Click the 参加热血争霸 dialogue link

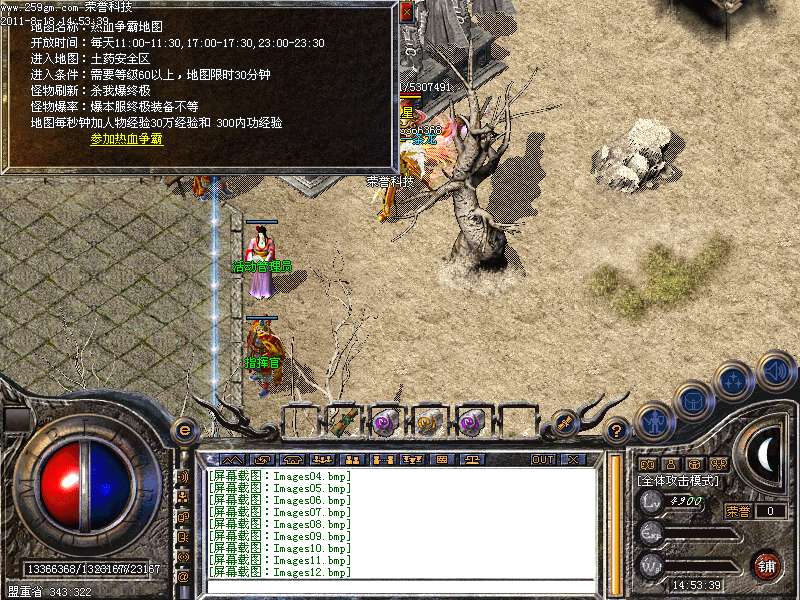click(126, 139)
